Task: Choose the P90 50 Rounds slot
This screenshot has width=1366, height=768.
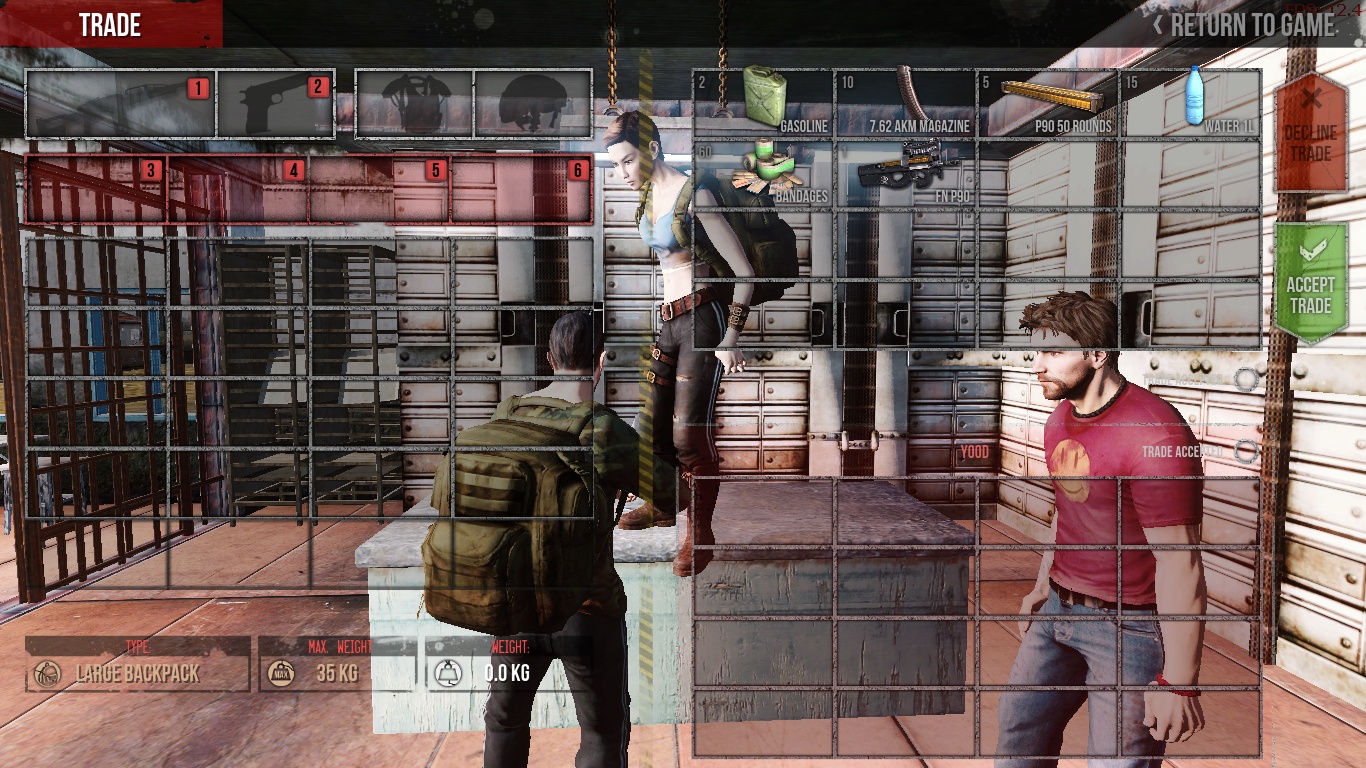Action: 1048,103
